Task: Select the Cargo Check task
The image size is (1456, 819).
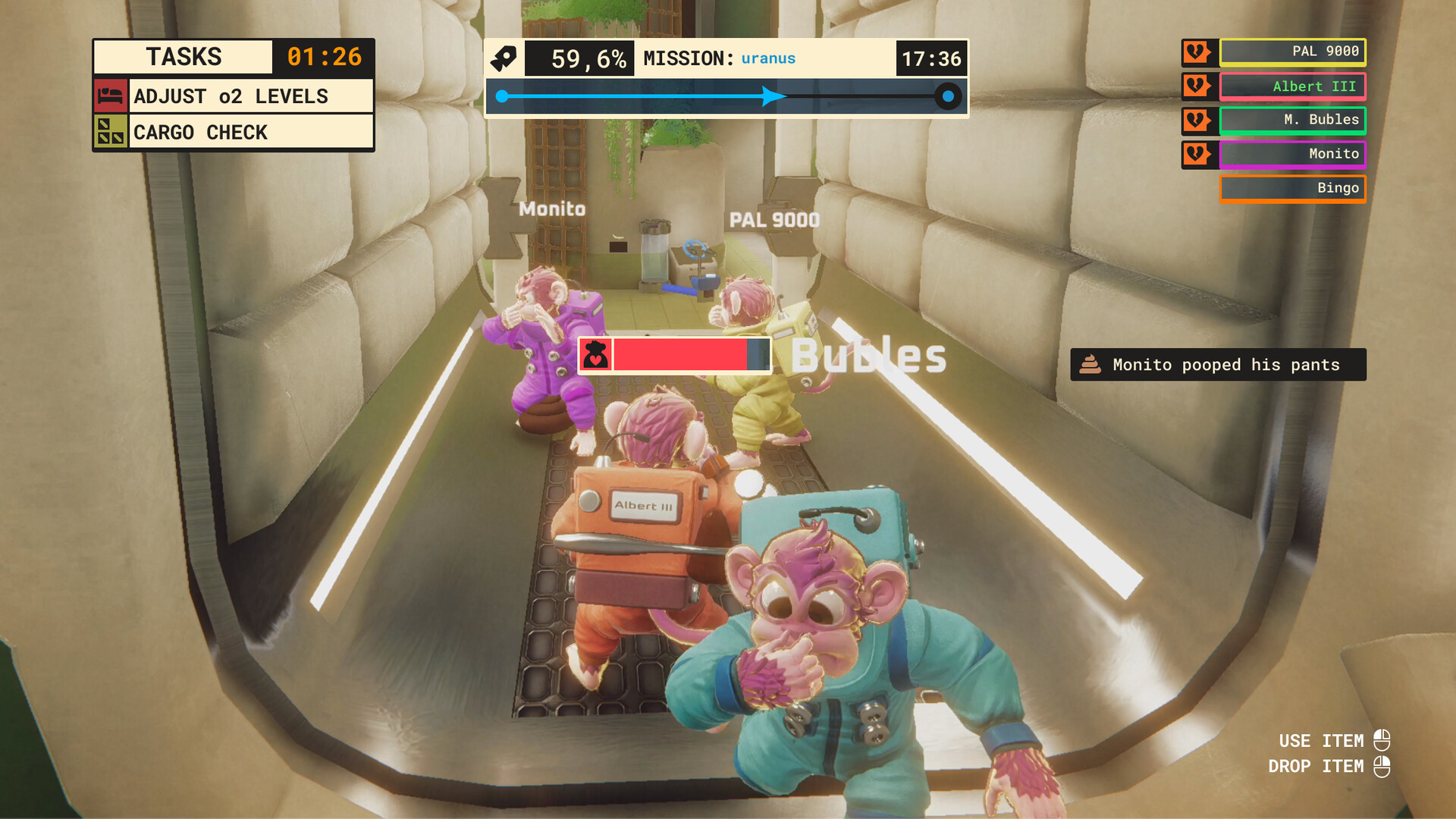Action: click(x=250, y=132)
